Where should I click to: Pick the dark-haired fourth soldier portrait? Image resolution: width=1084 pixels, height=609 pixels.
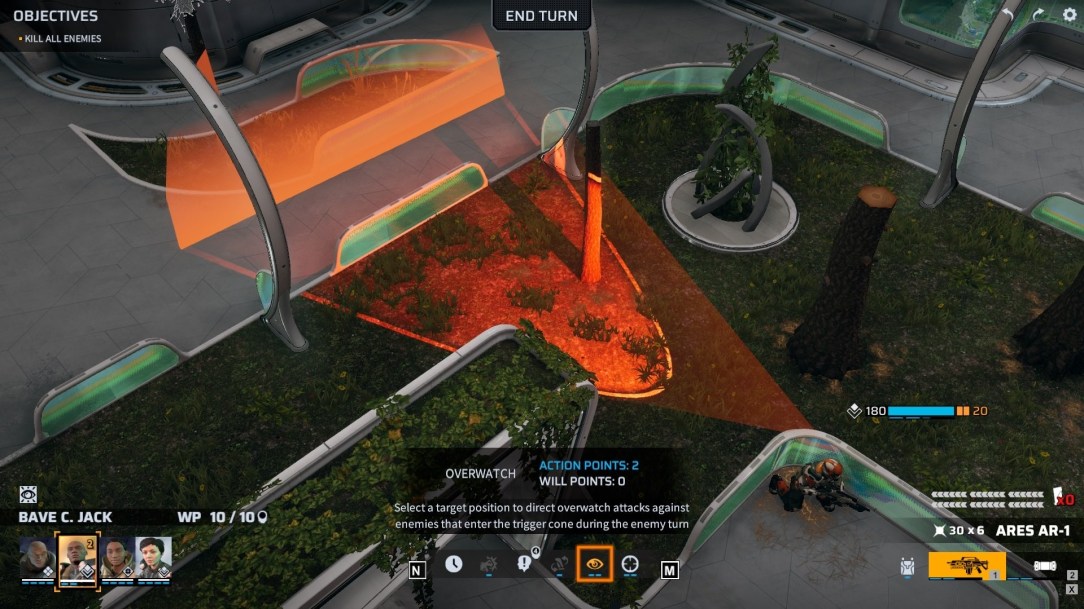click(154, 554)
